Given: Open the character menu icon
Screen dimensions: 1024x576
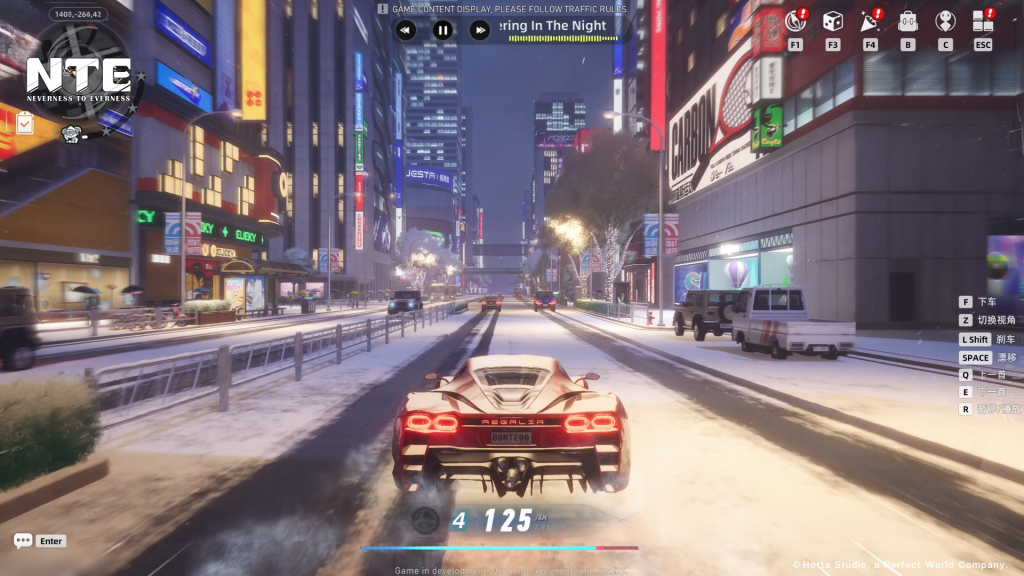Looking at the screenshot, I should 945,21.
